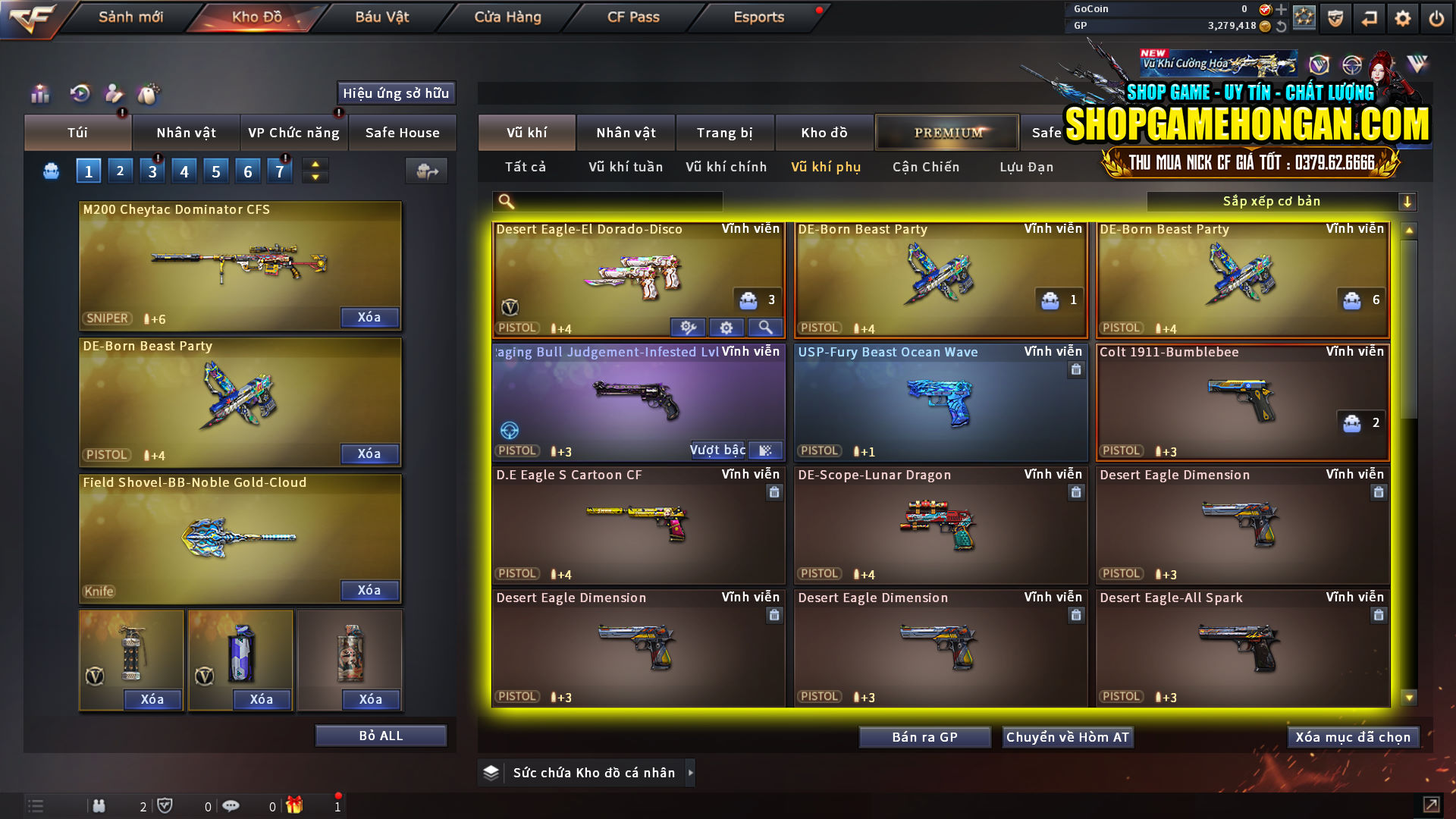Click the magnifier preview icon on El Dorado-Disco
Image resolution: width=1456 pixels, height=819 pixels.
point(765,327)
